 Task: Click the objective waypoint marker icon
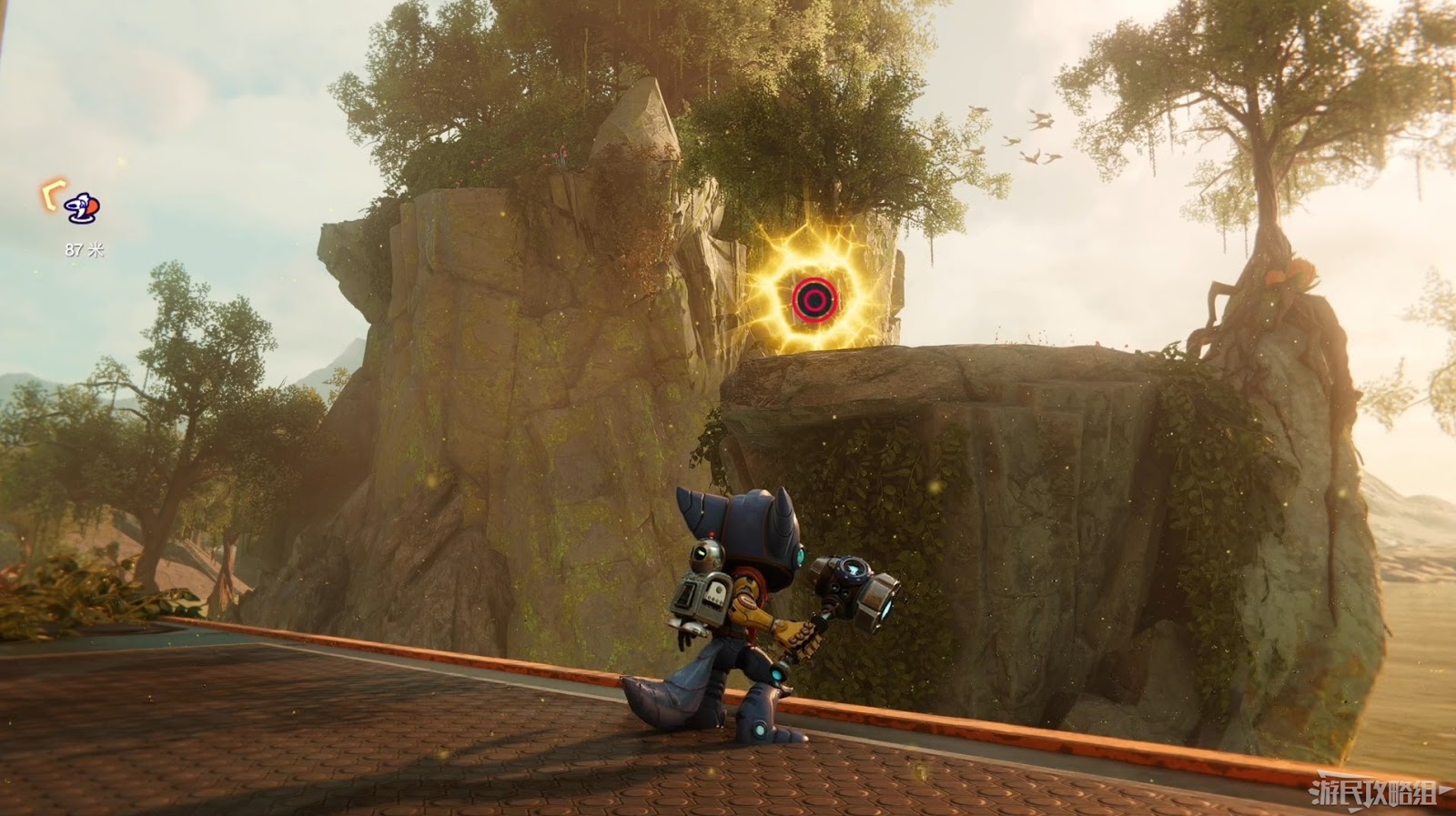[83, 208]
